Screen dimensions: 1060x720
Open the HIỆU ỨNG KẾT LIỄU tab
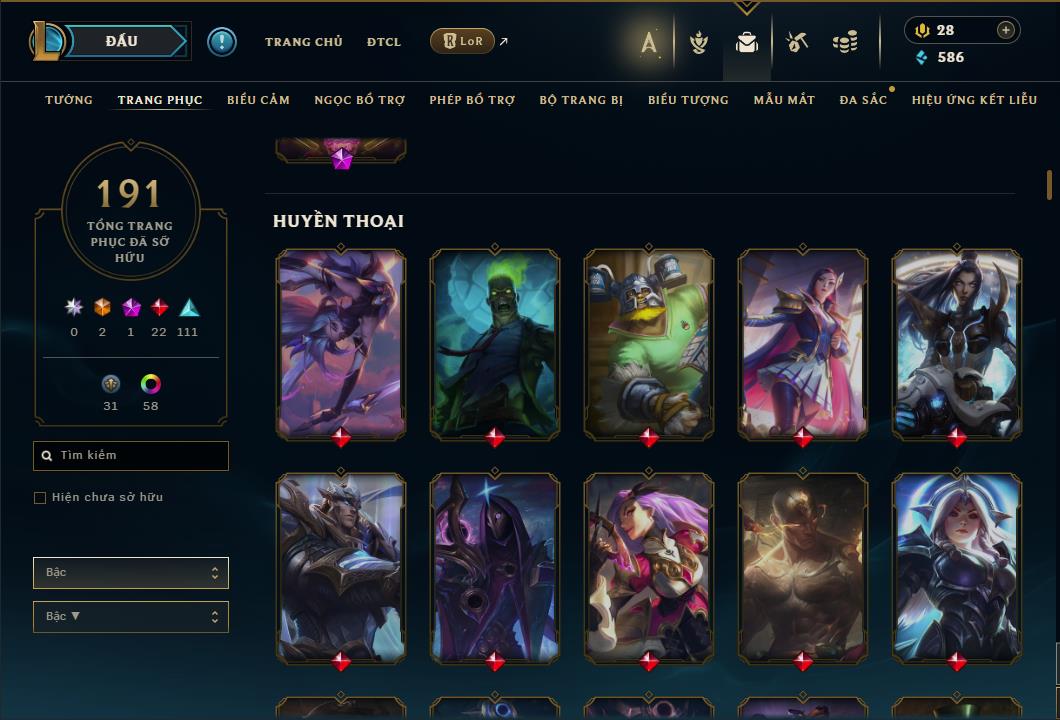point(974,100)
